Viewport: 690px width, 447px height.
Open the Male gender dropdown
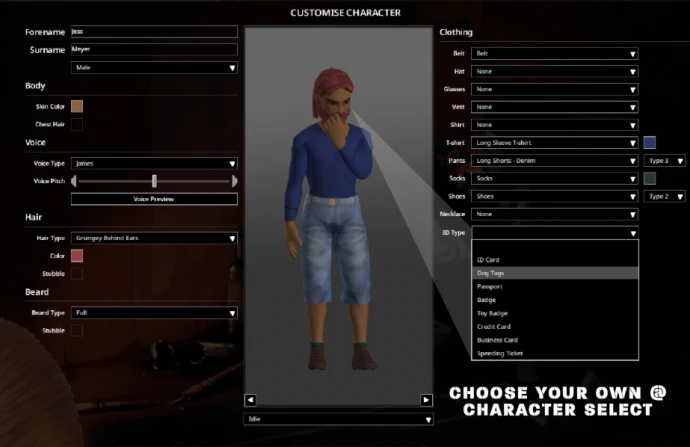point(154,68)
